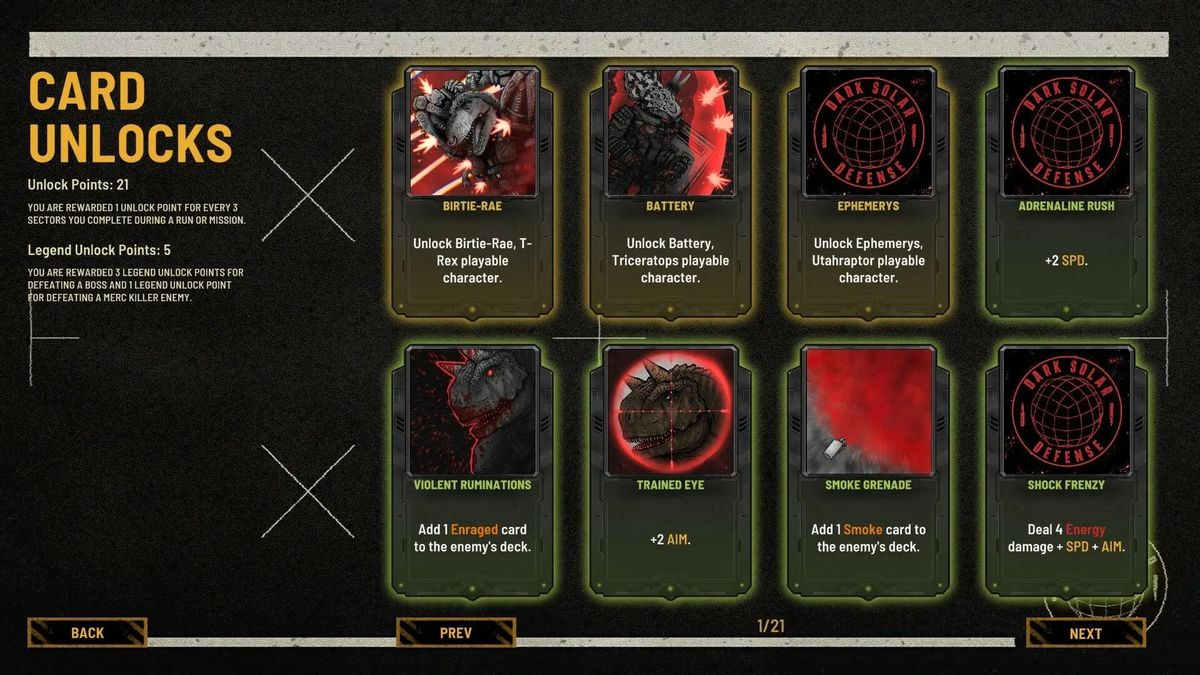Unlock the Birtie-Rae T-Rex character card

[473, 190]
